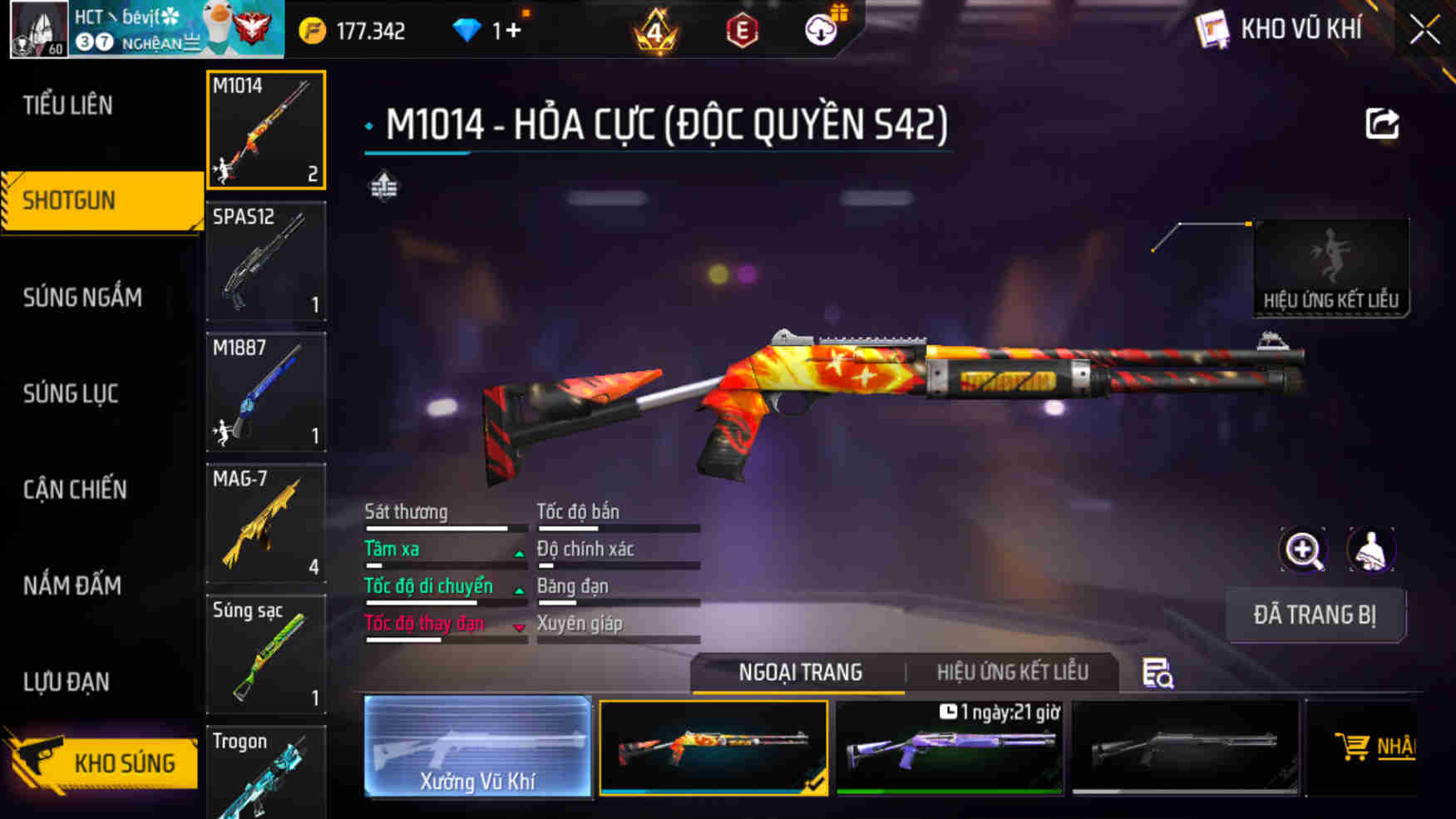
Task: Show the Lựu Đạn category
Action: [x=67, y=682]
